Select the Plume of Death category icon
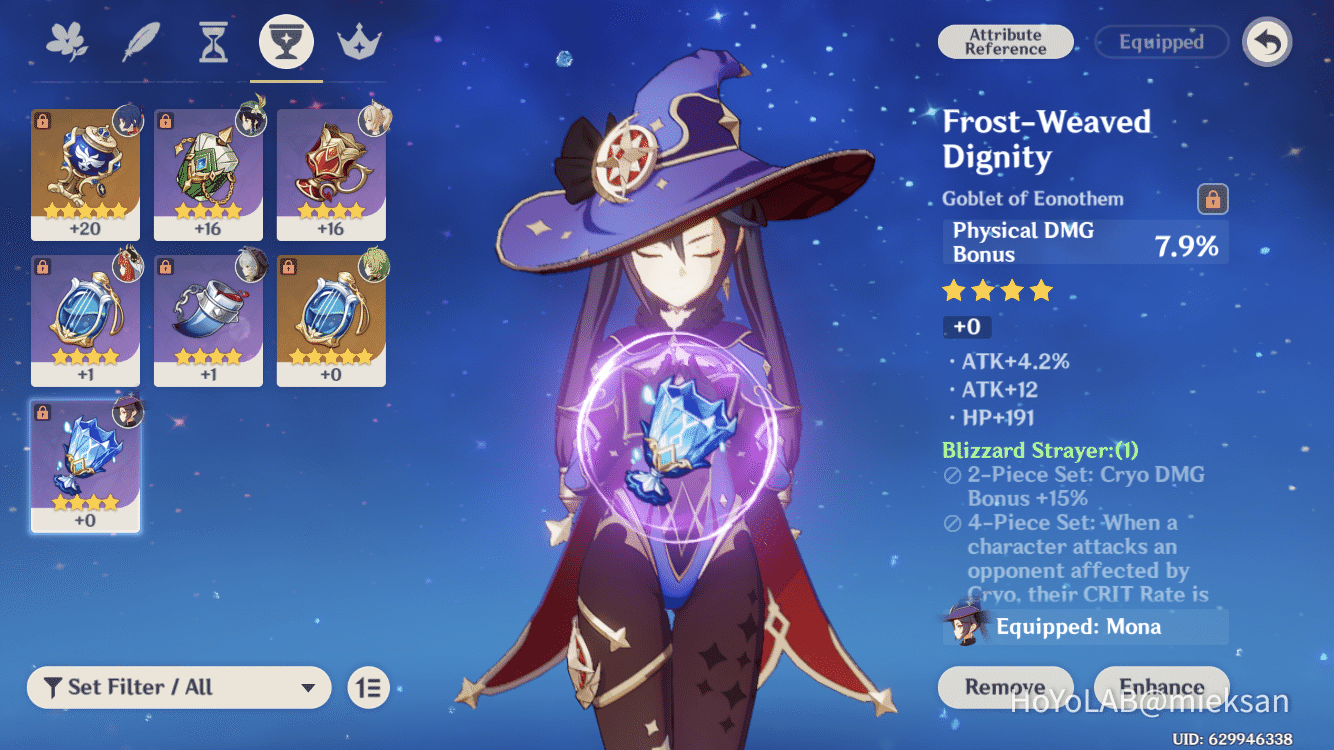Image resolution: width=1334 pixels, height=750 pixels. pos(141,41)
